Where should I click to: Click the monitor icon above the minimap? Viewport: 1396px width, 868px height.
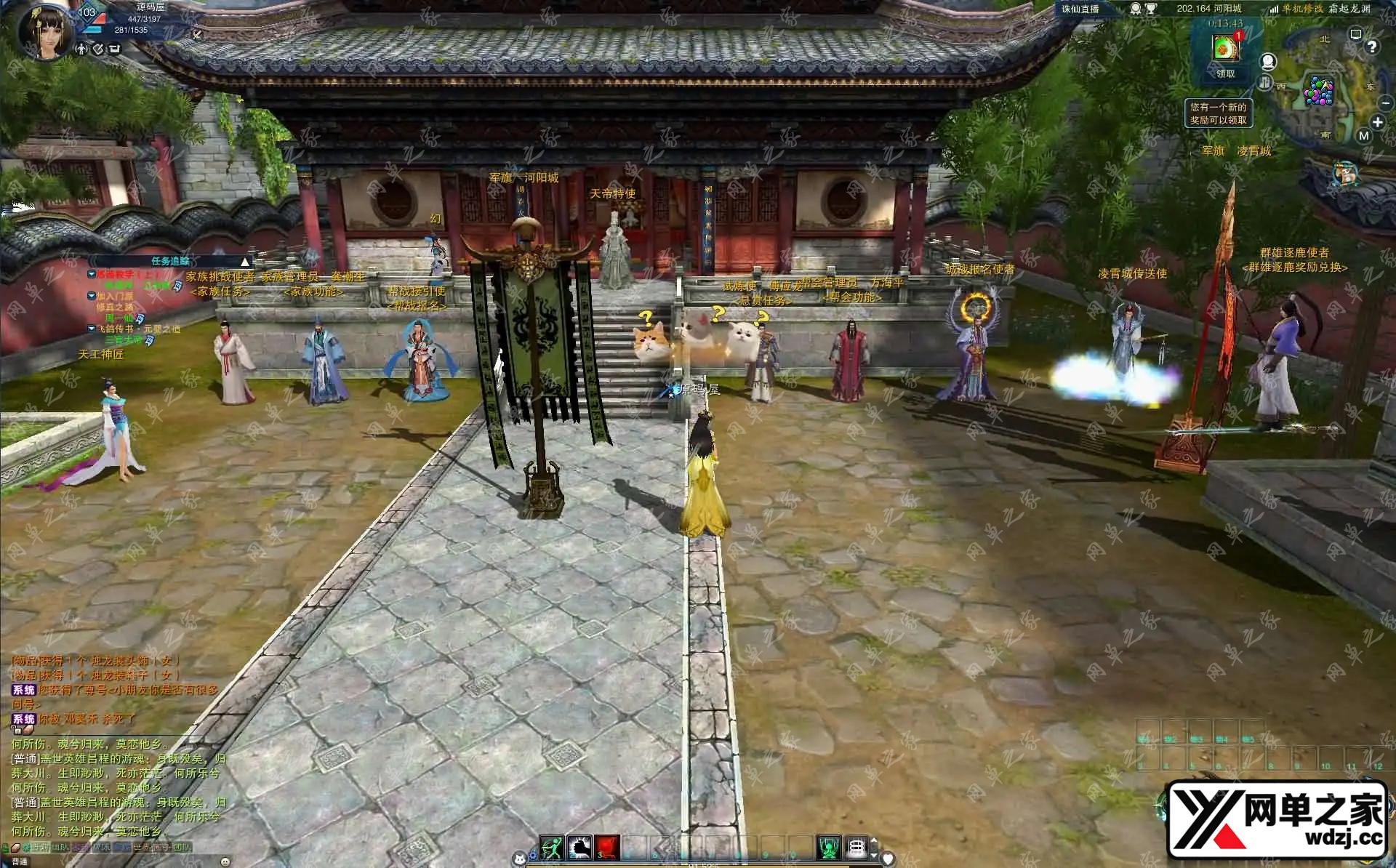[1355, 34]
